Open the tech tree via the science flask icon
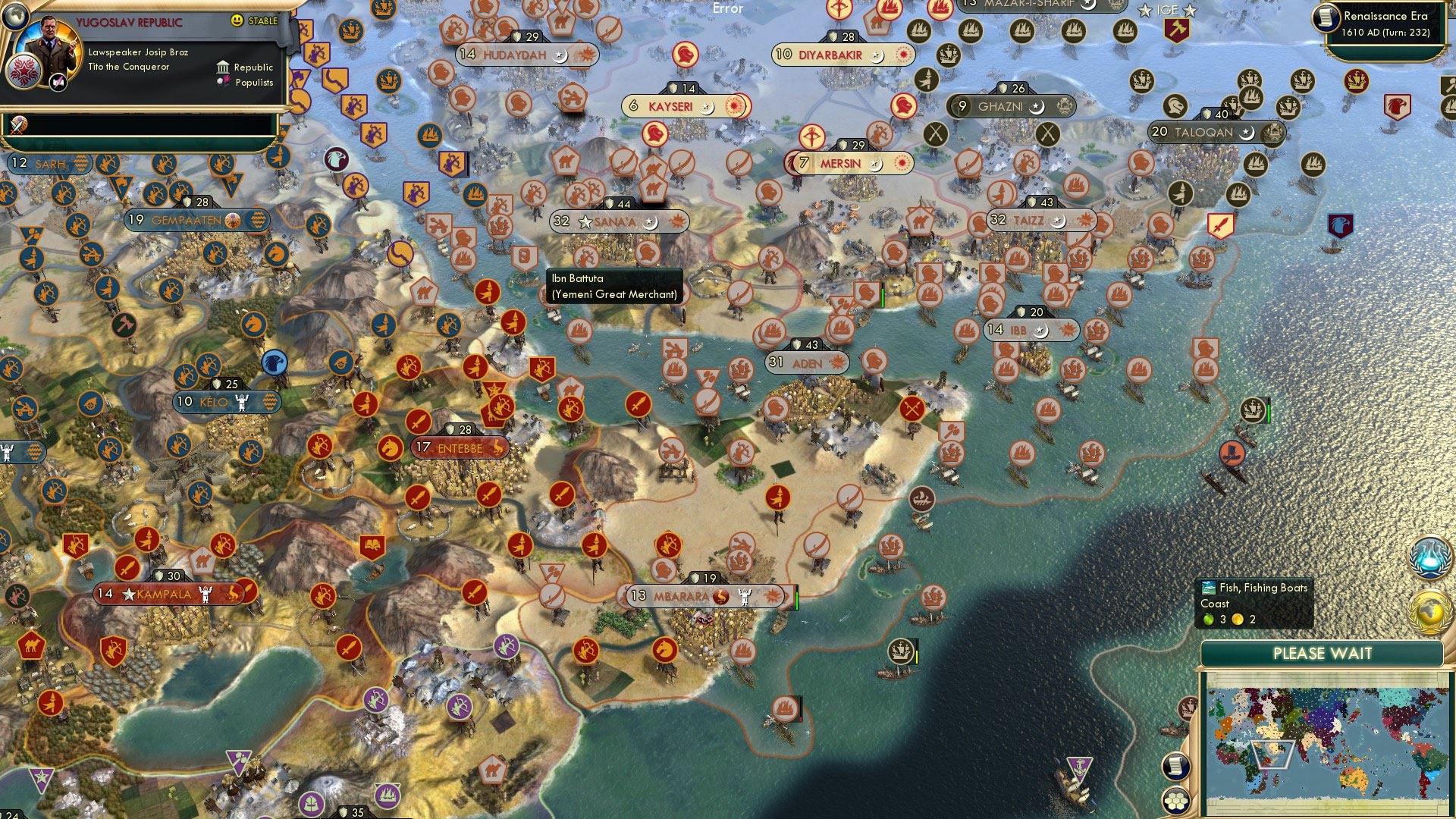 point(1429,557)
